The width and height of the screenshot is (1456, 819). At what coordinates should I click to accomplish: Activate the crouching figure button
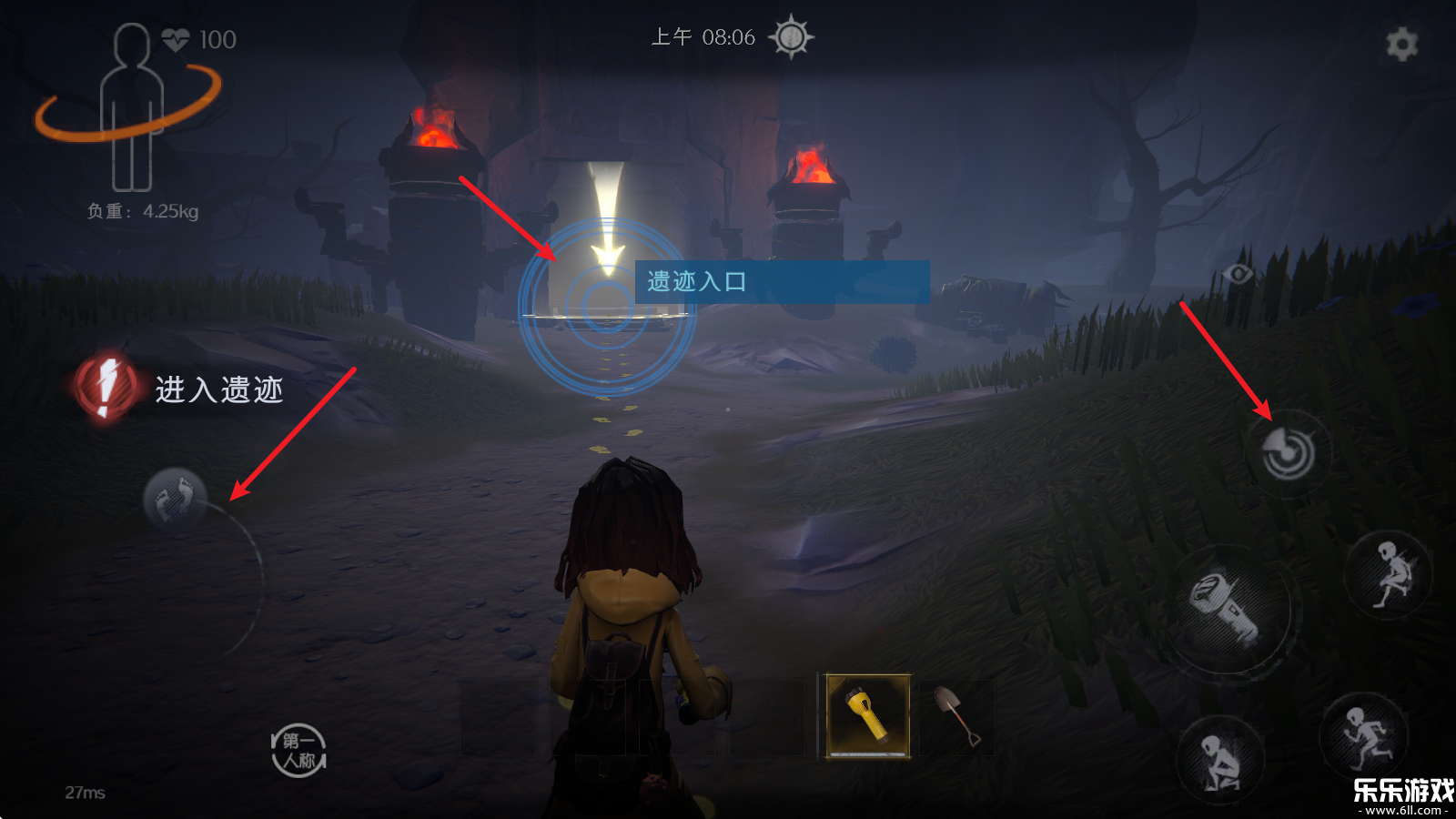1219,761
